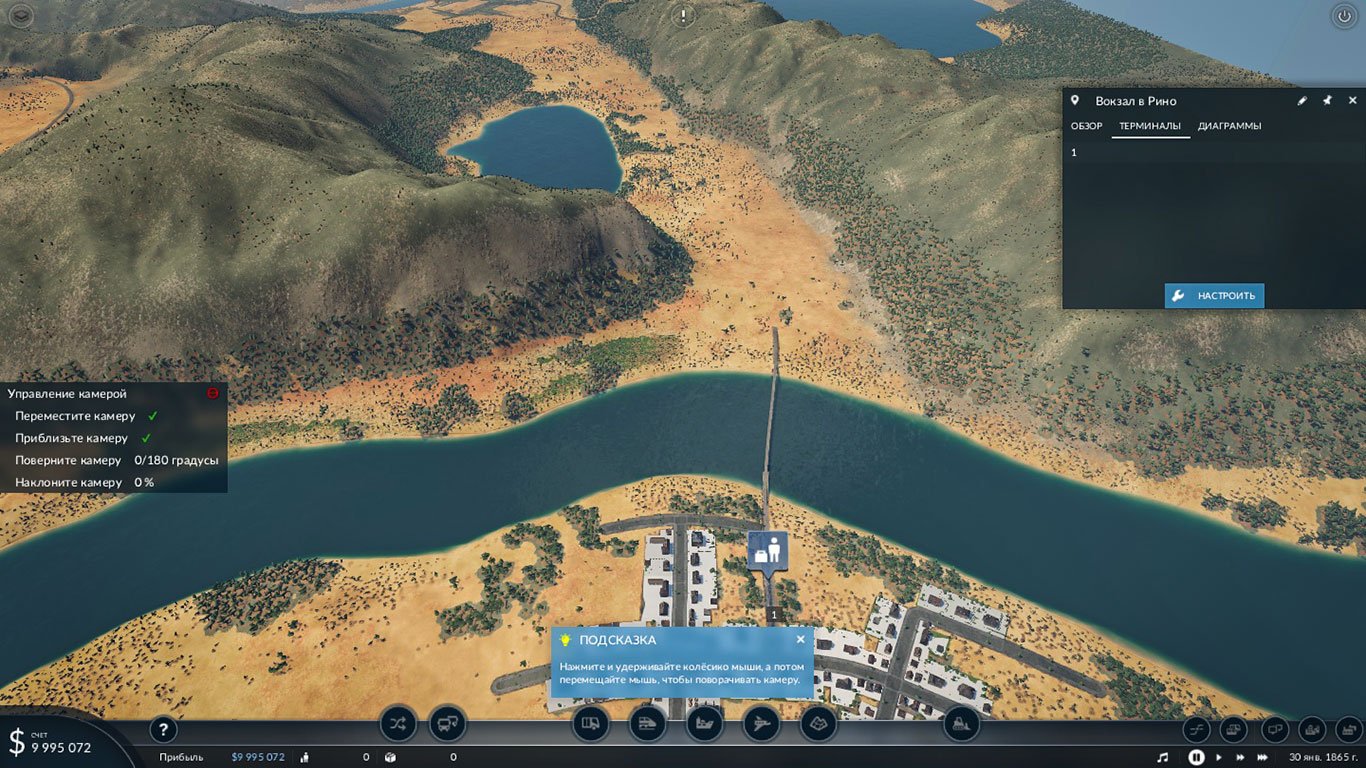The height and width of the screenshot is (768, 1366).
Task: Unpause the game with the pause button
Action: (x=1196, y=756)
